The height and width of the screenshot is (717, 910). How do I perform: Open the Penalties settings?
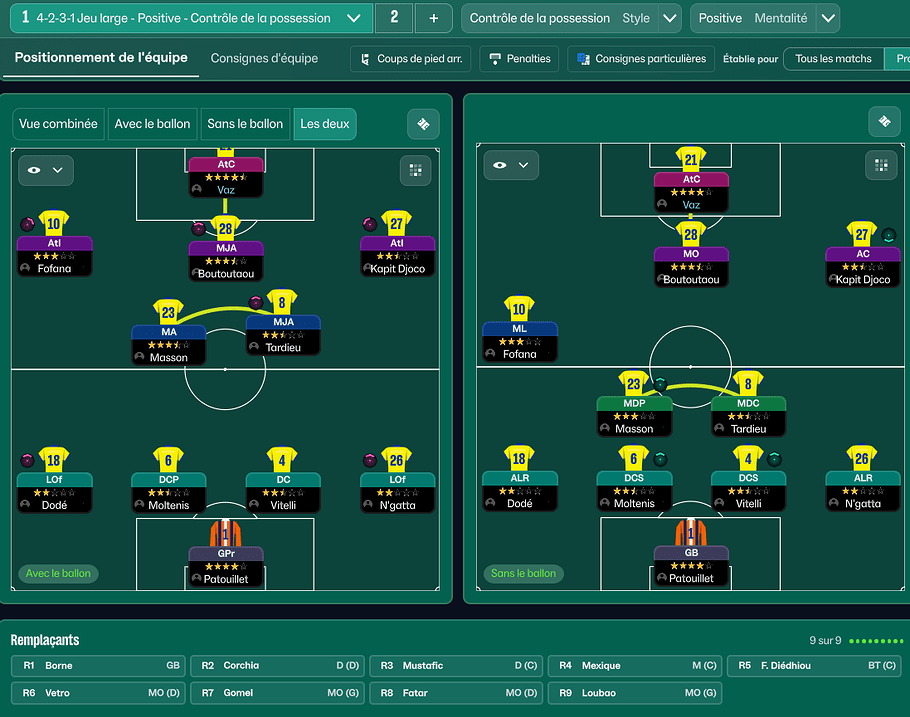tap(519, 59)
